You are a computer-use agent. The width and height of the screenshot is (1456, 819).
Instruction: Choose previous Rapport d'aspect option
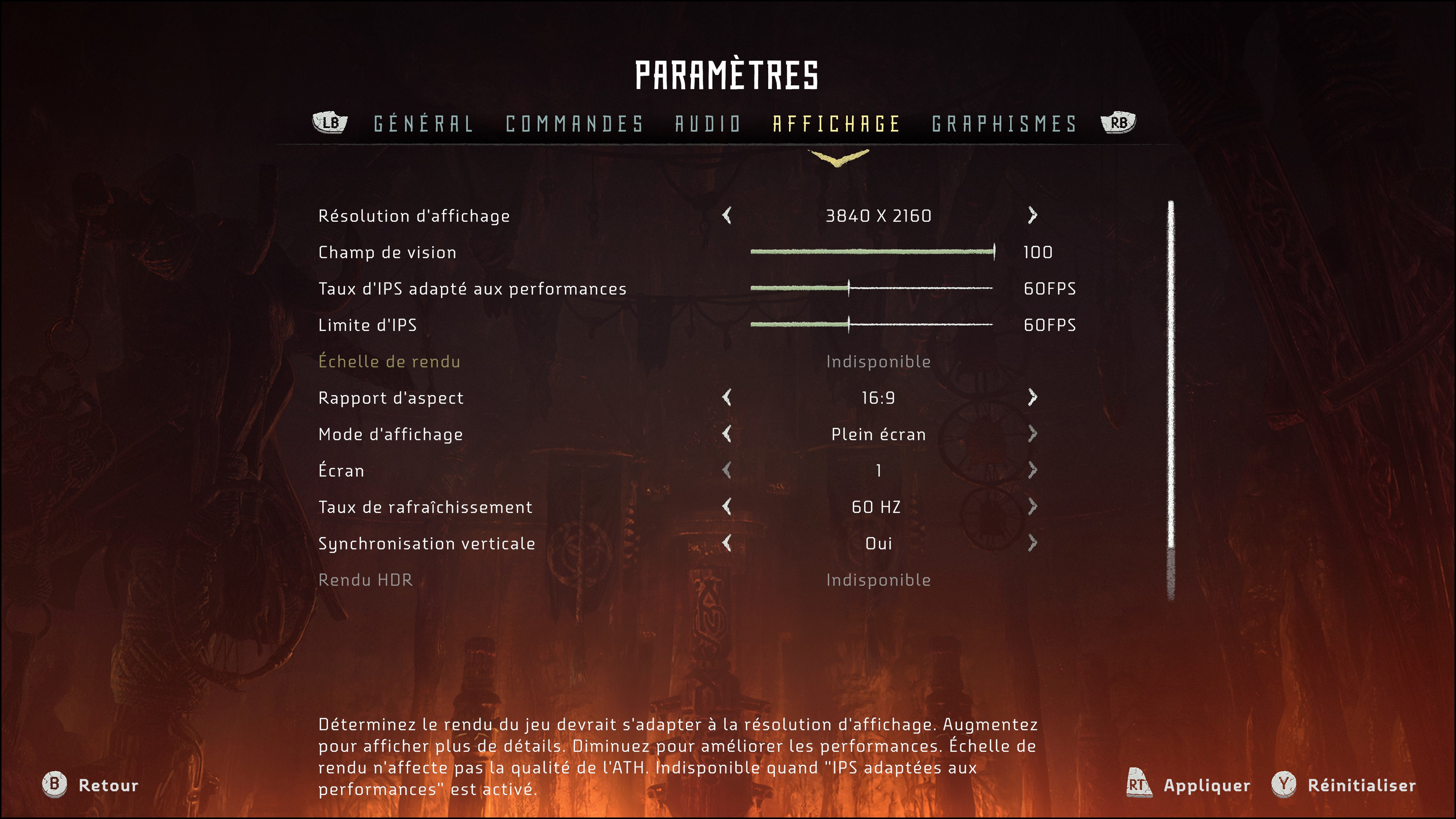727,397
